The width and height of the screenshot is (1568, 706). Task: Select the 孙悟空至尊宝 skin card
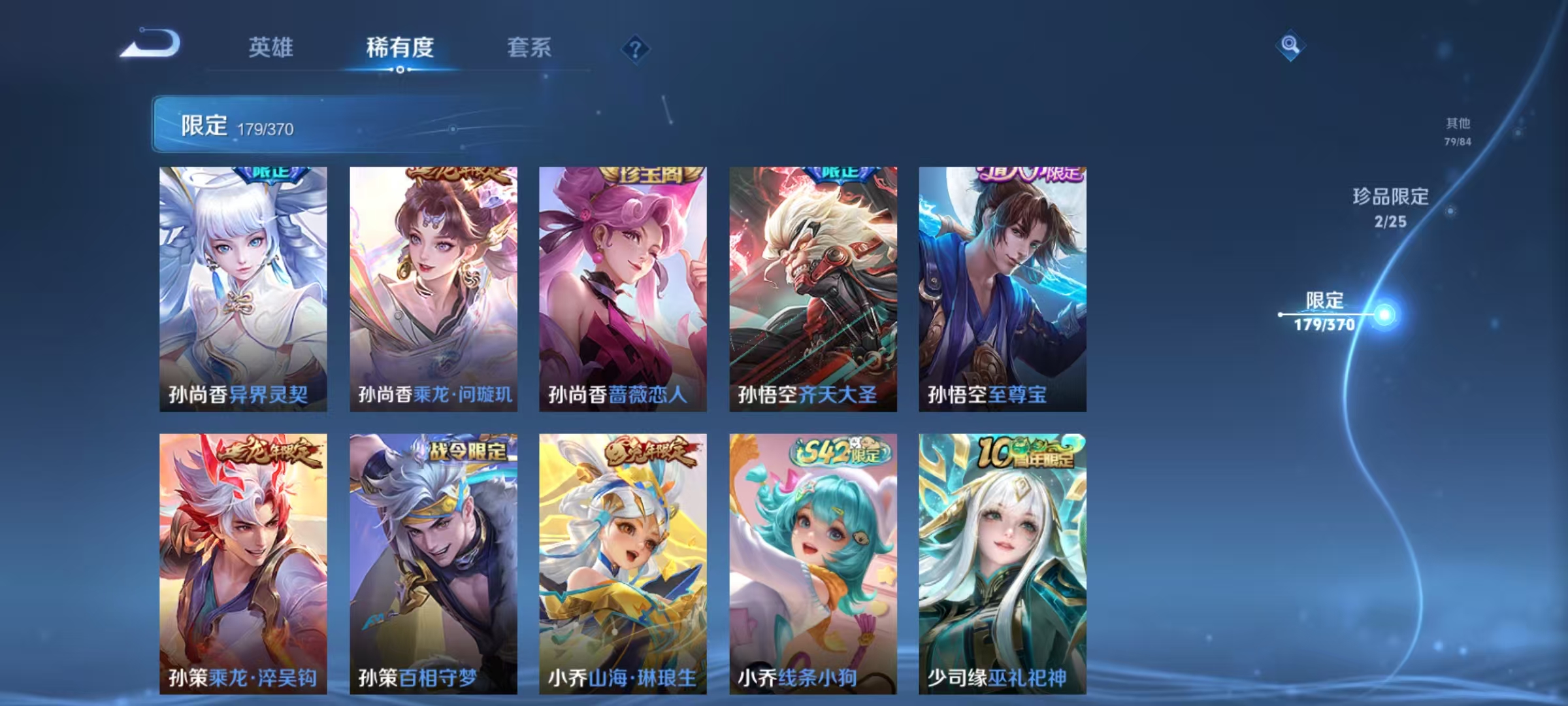point(1001,288)
